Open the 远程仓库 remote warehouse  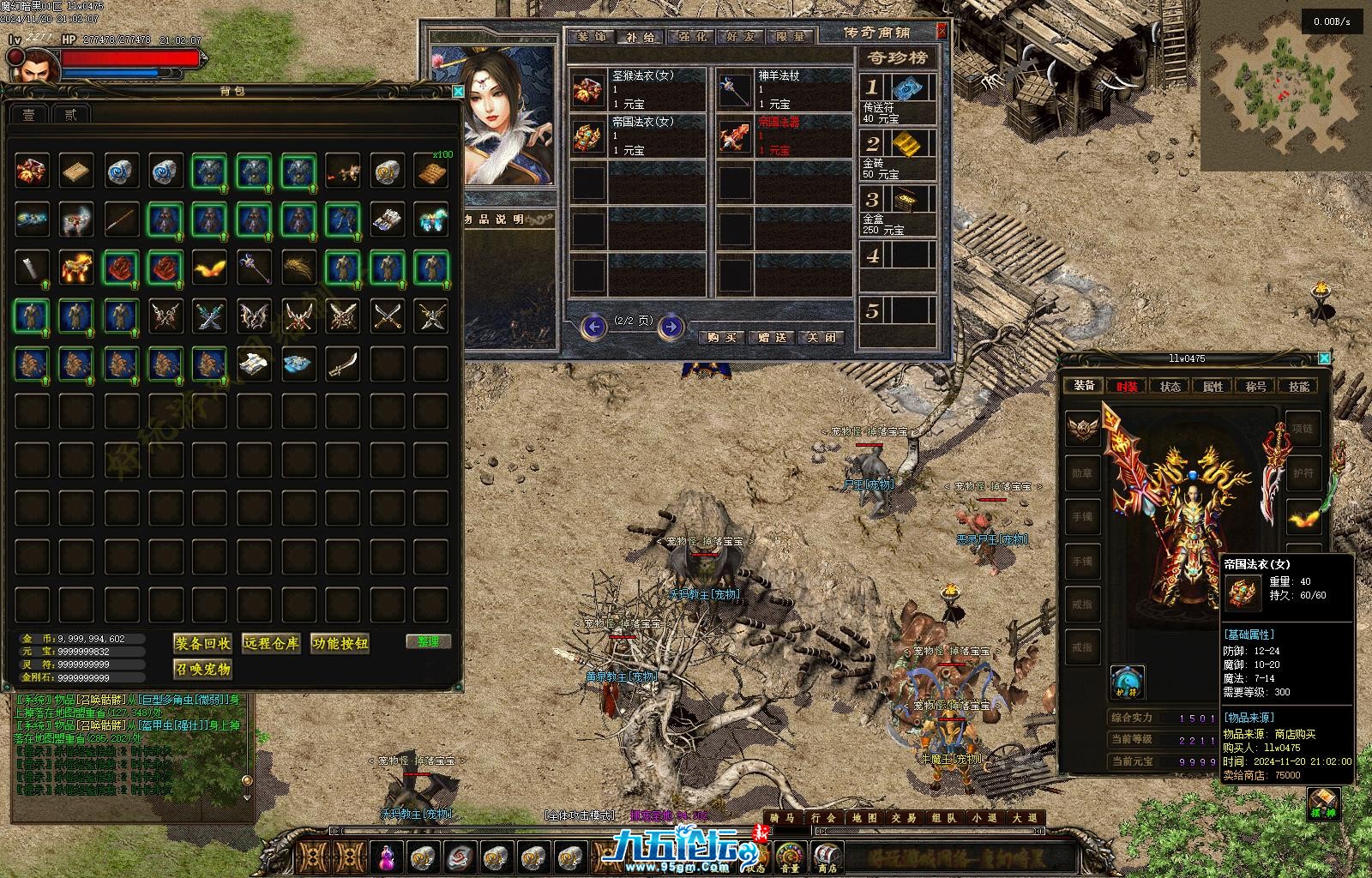[x=271, y=643]
